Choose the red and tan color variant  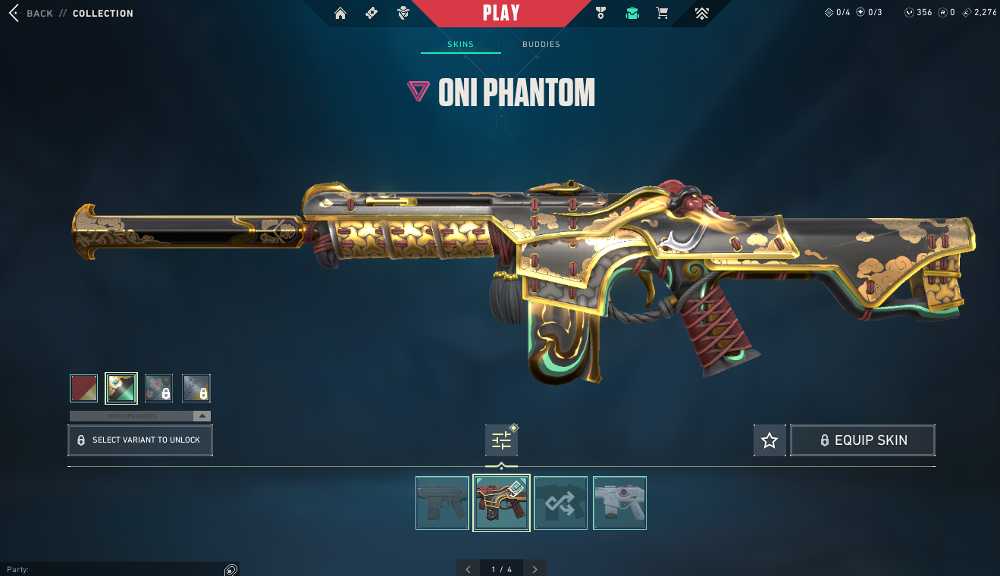pos(84,388)
